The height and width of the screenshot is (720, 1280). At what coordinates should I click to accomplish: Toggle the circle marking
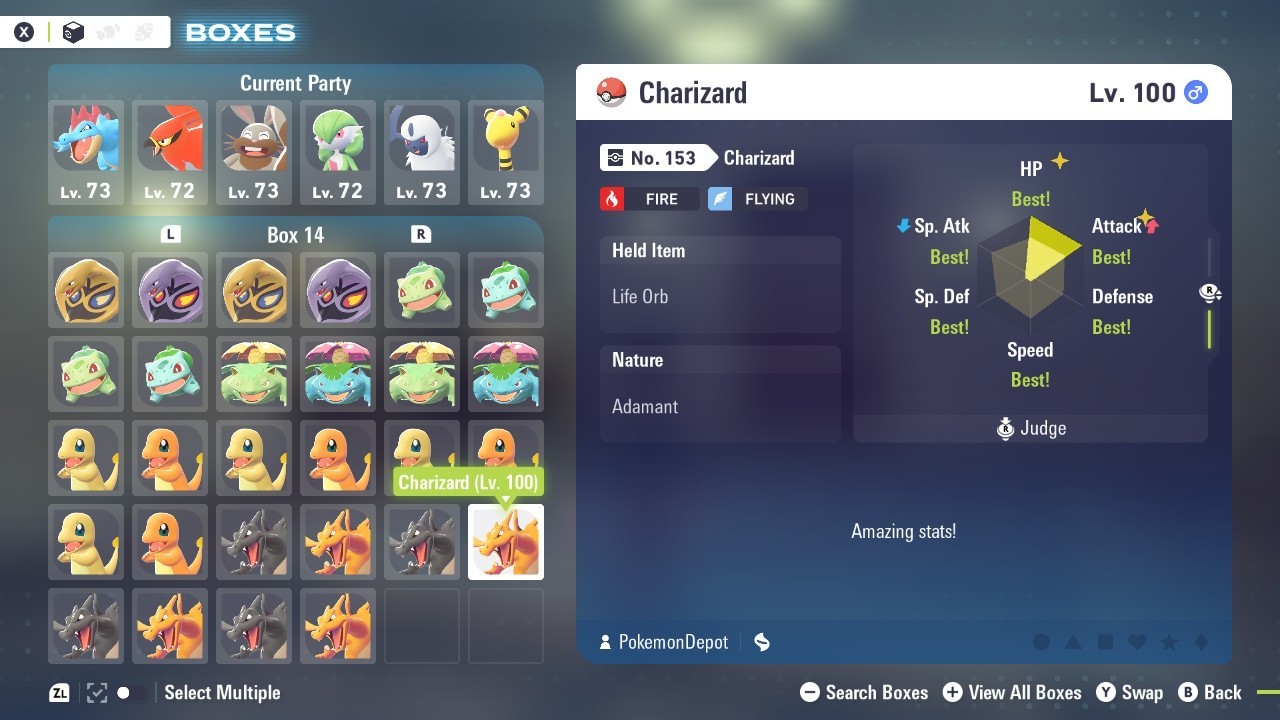1041,642
